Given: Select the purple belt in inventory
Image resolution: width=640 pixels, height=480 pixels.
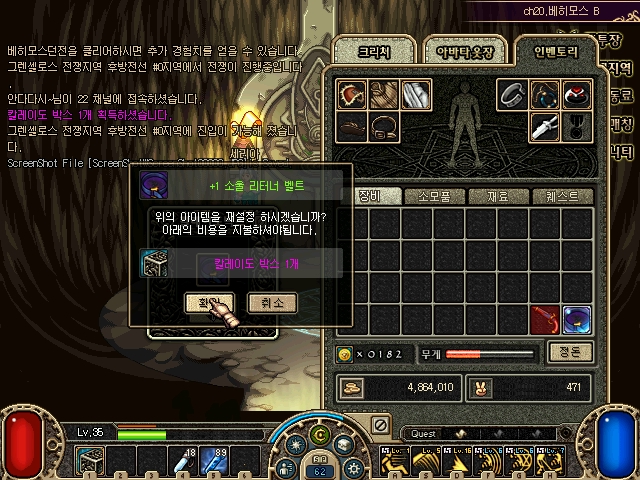Looking at the screenshot, I should point(577,320).
